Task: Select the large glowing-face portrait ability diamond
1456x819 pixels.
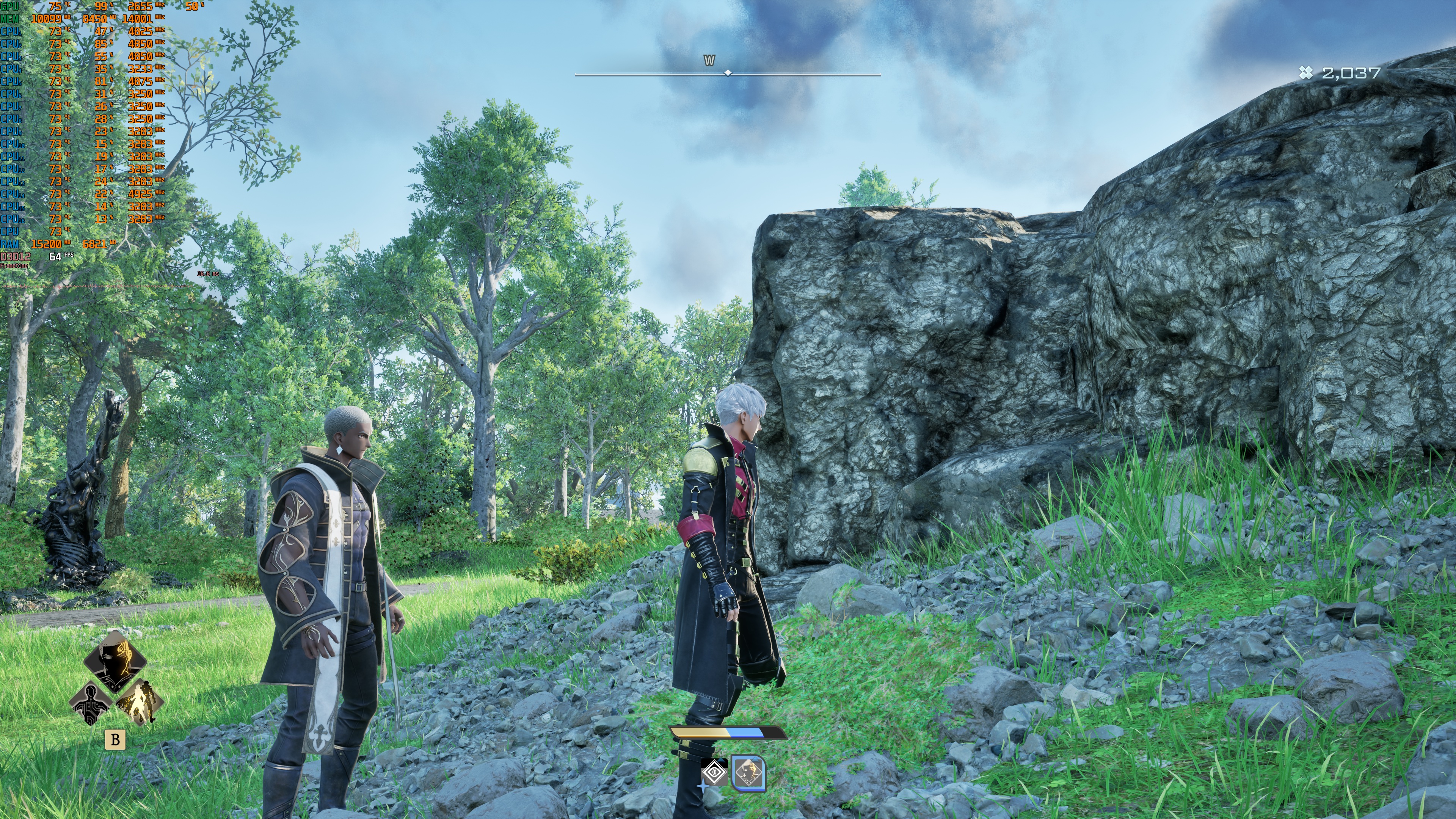Action: [x=115, y=662]
